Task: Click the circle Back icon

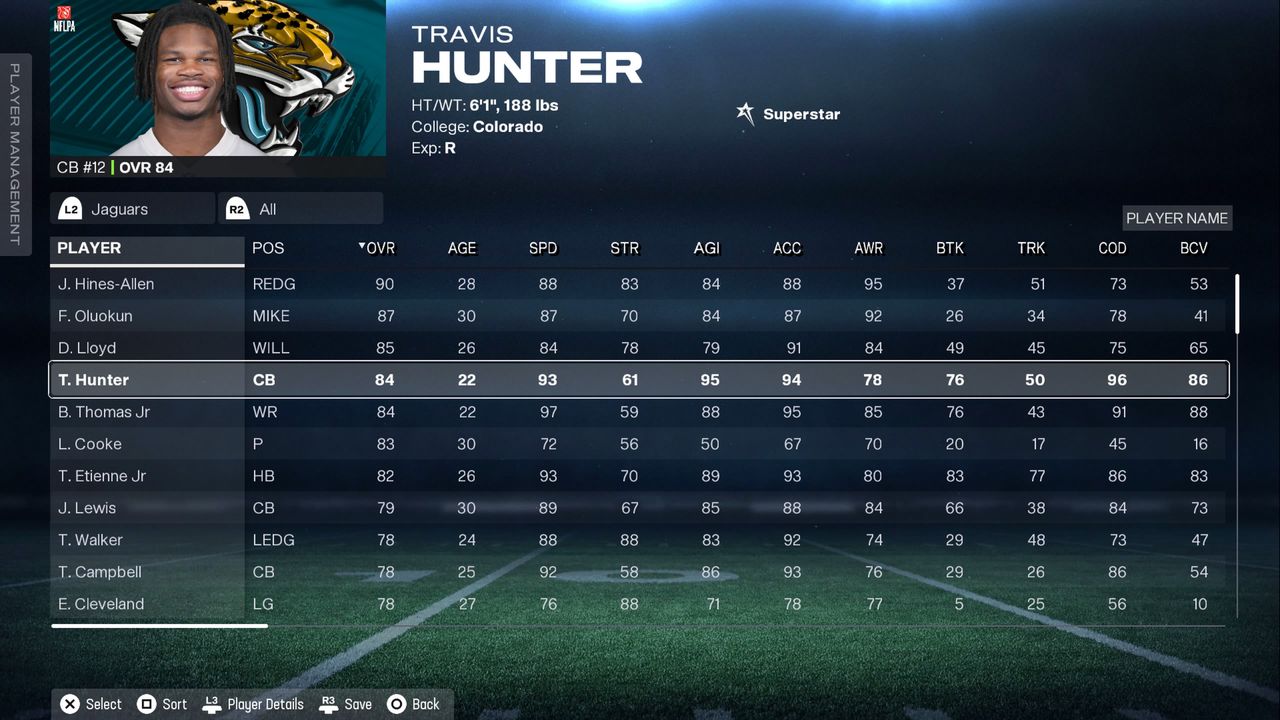Action: click(x=396, y=704)
